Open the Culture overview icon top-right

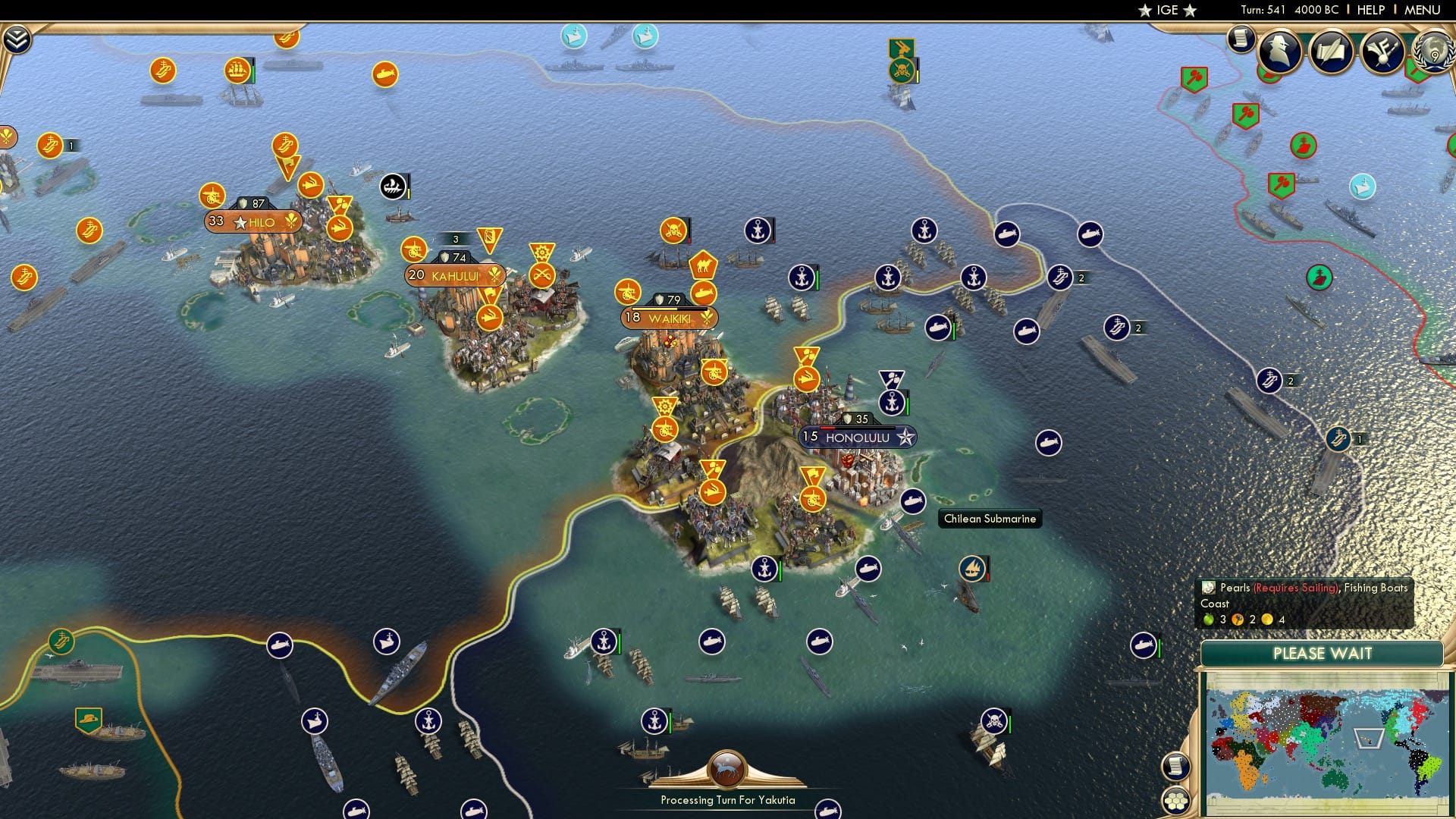(x=1385, y=51)
